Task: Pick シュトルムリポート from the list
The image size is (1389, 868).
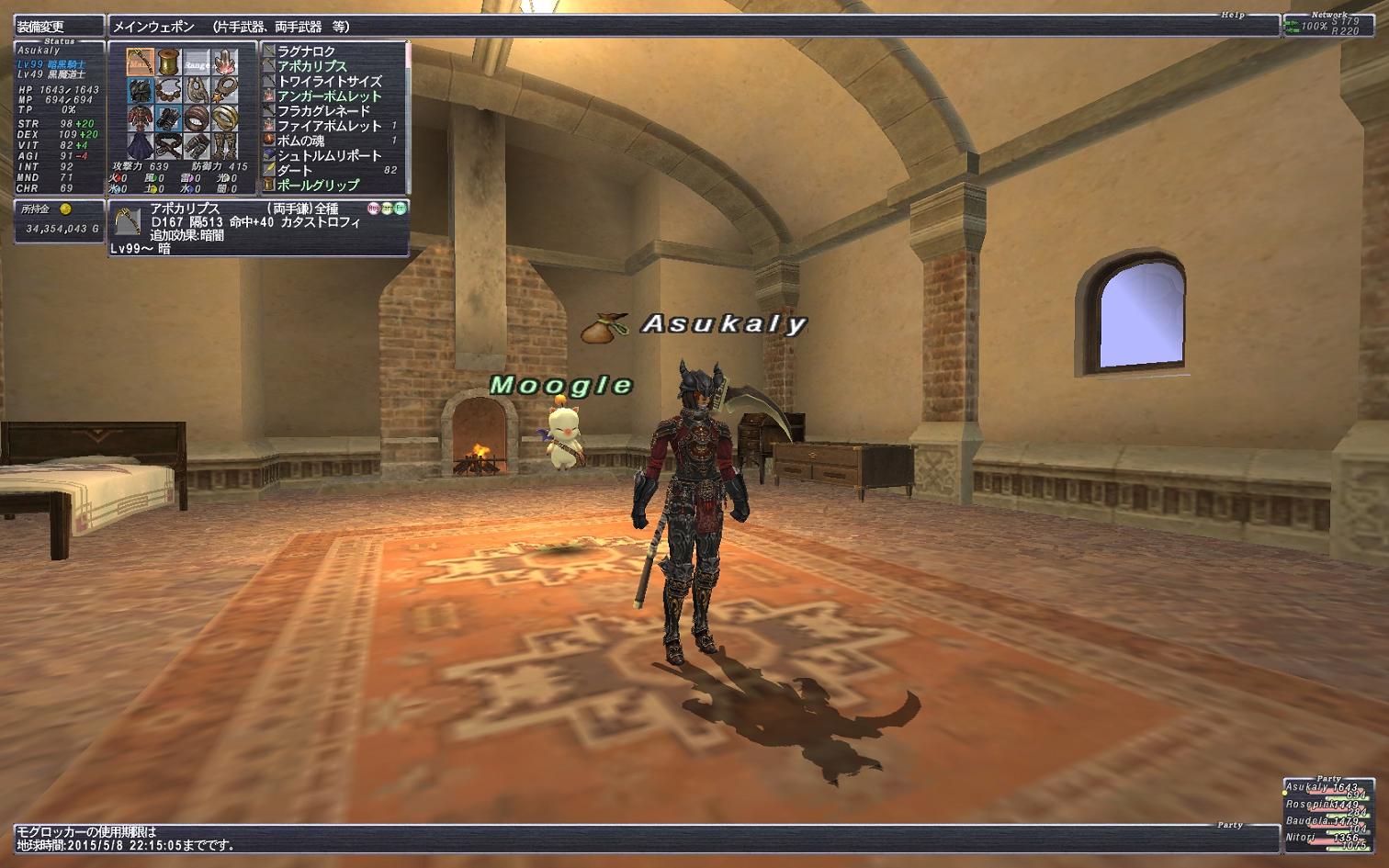Action: coord(329,155)
